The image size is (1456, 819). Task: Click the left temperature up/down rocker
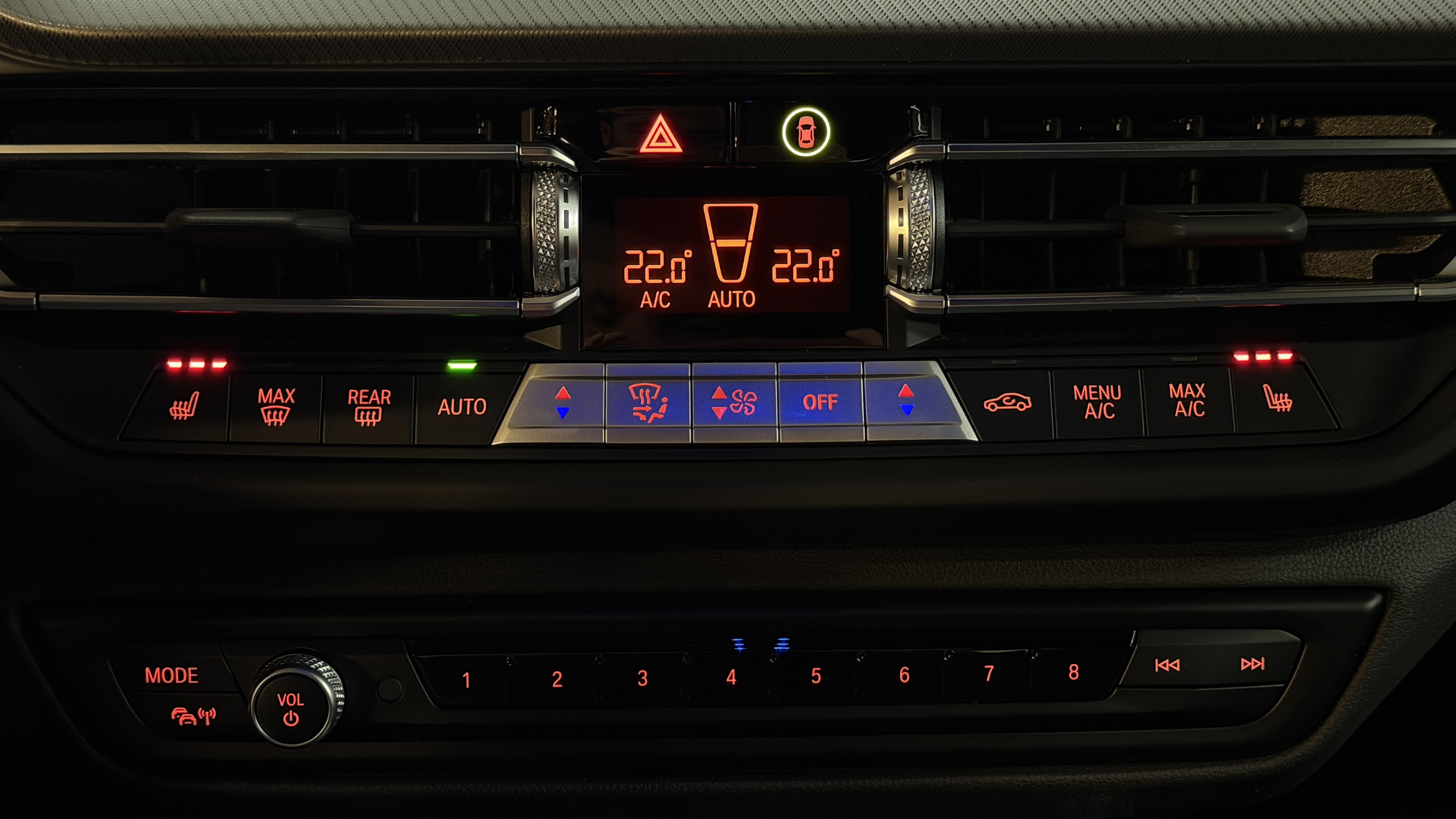coord(562,402)
